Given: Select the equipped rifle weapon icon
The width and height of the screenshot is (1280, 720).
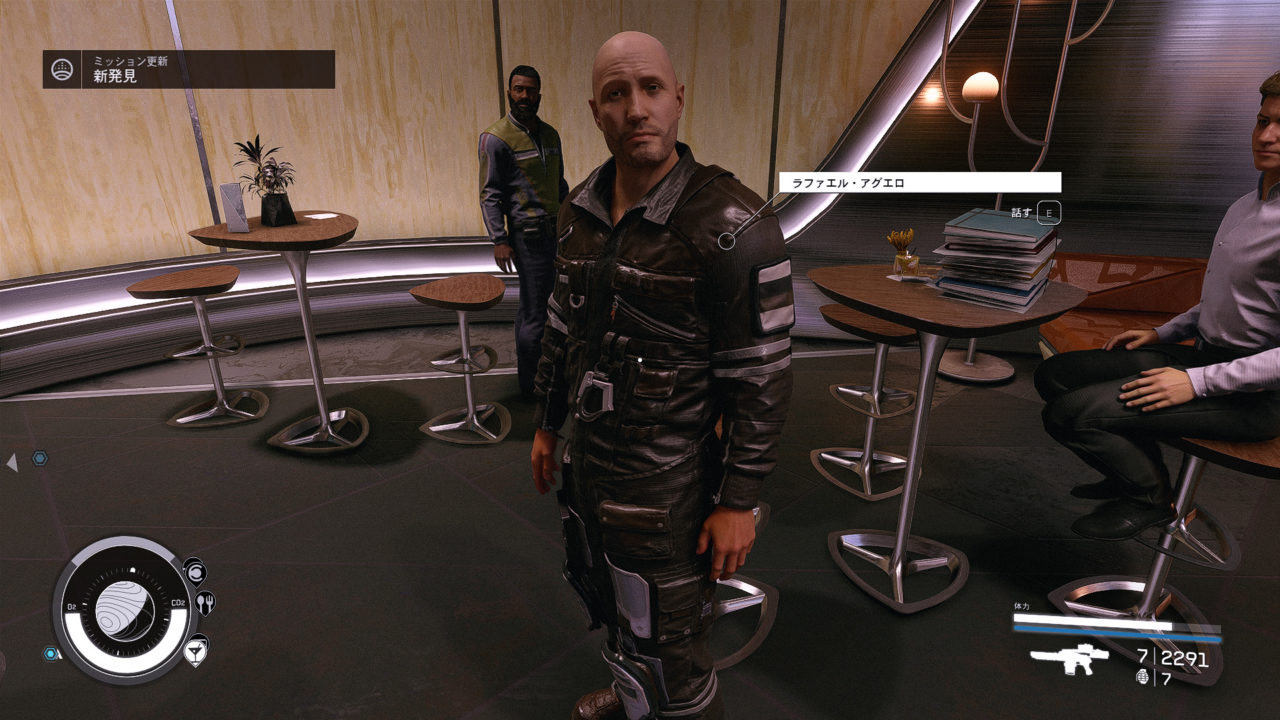Looking at the screenshot, I should [1069, 659].
